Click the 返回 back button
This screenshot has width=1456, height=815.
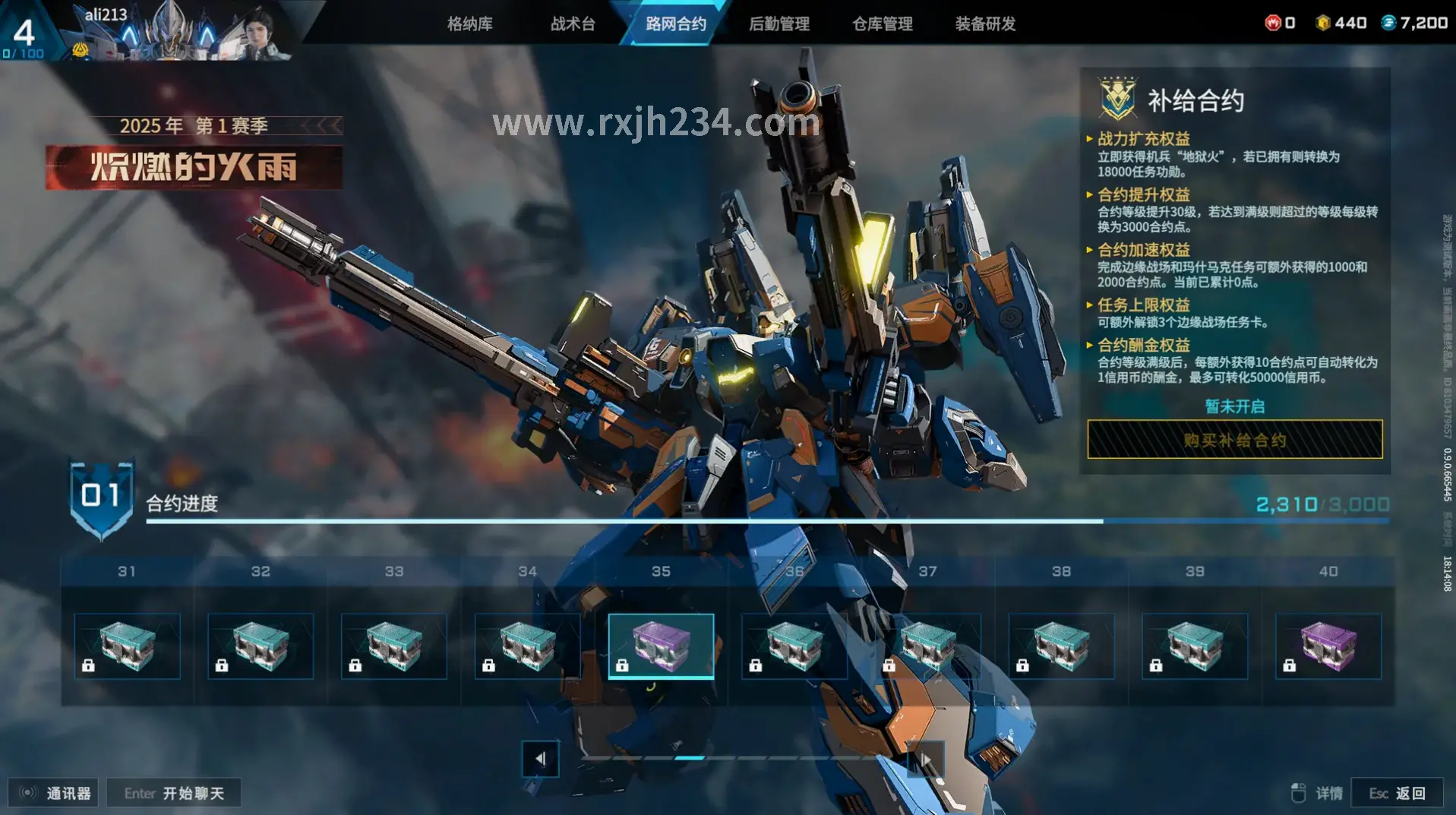pos(1398,793)
